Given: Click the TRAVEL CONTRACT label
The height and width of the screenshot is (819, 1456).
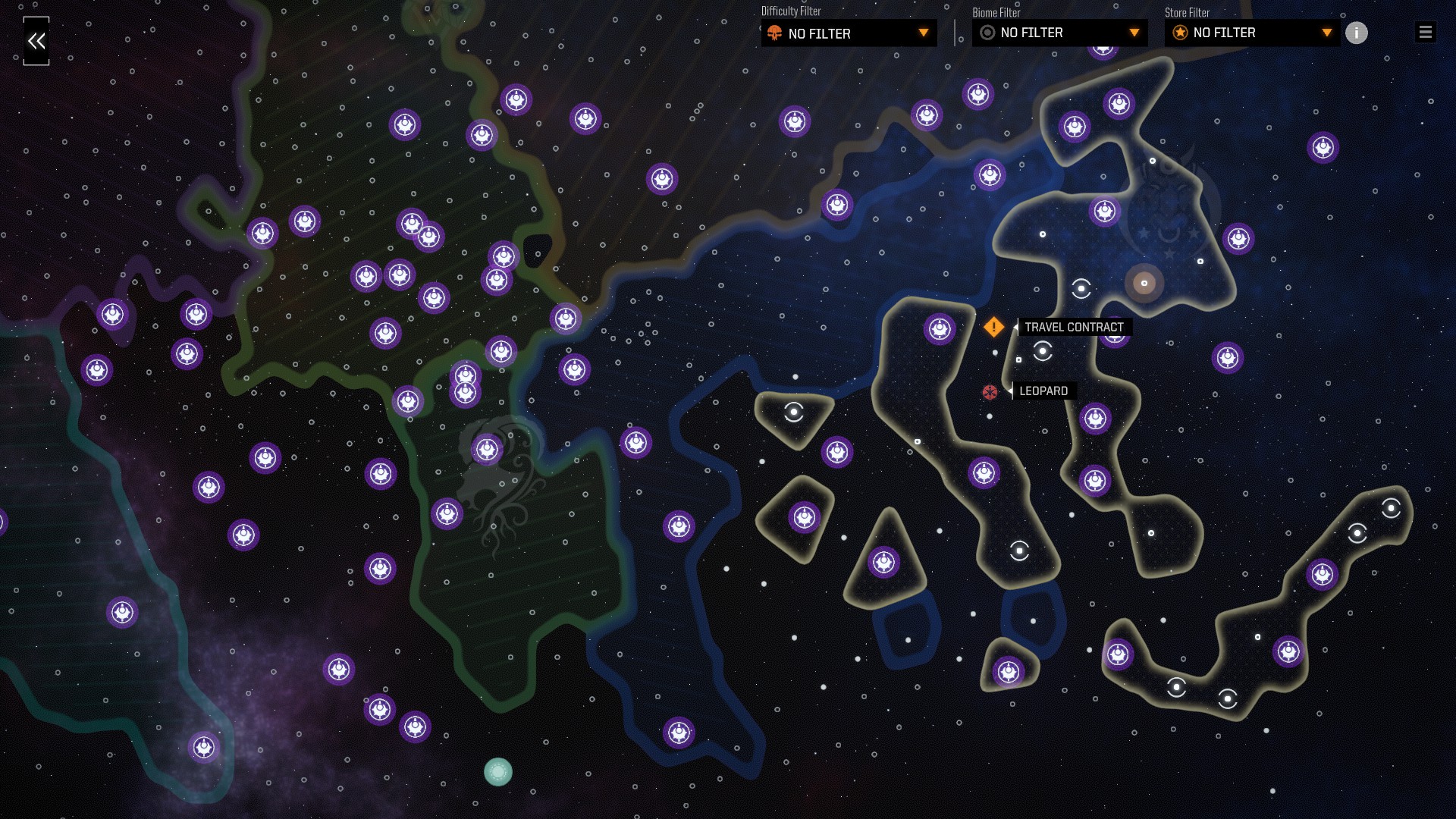Looking at the screenshot, I should click(x=1074, y=326).
